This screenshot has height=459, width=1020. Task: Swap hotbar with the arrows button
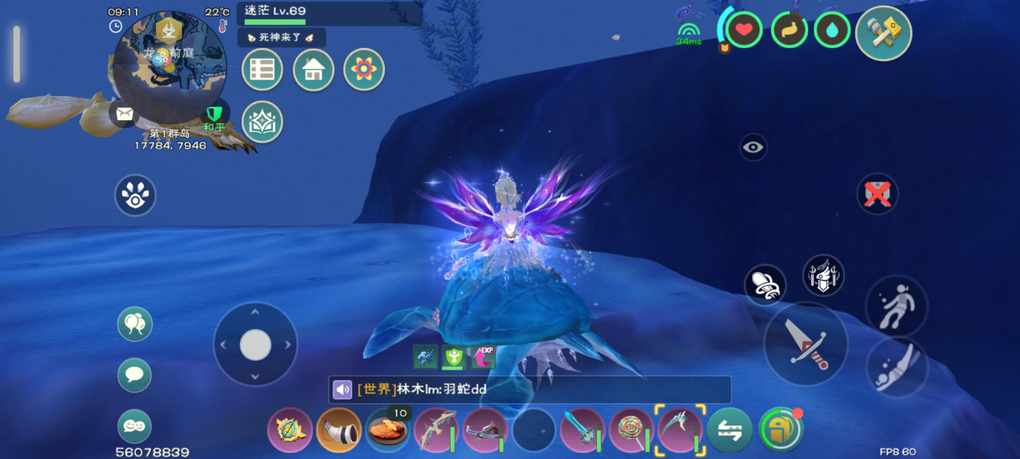point(730,431)
